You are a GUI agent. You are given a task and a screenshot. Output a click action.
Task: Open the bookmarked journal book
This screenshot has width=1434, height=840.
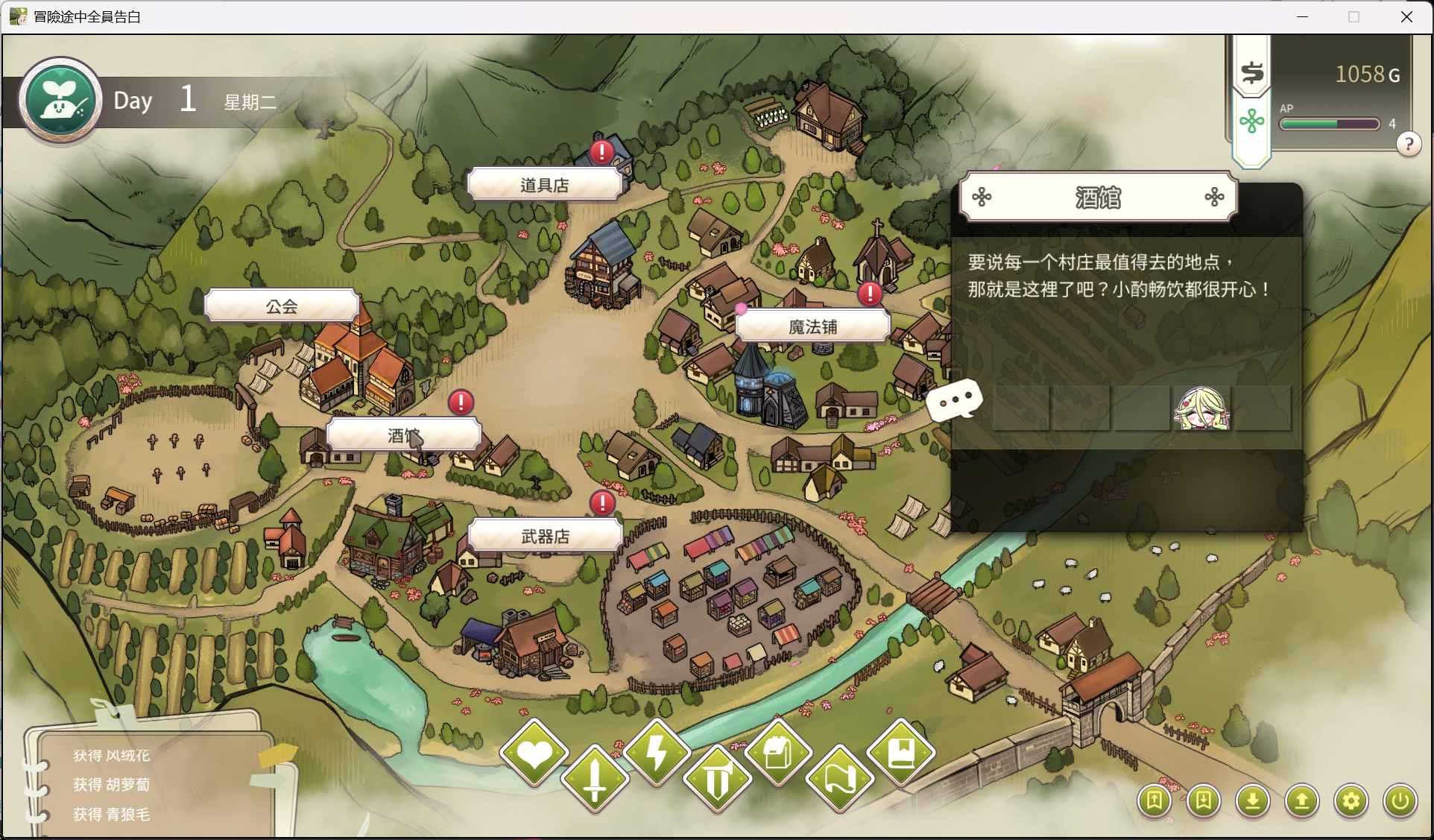coord(901,753)
